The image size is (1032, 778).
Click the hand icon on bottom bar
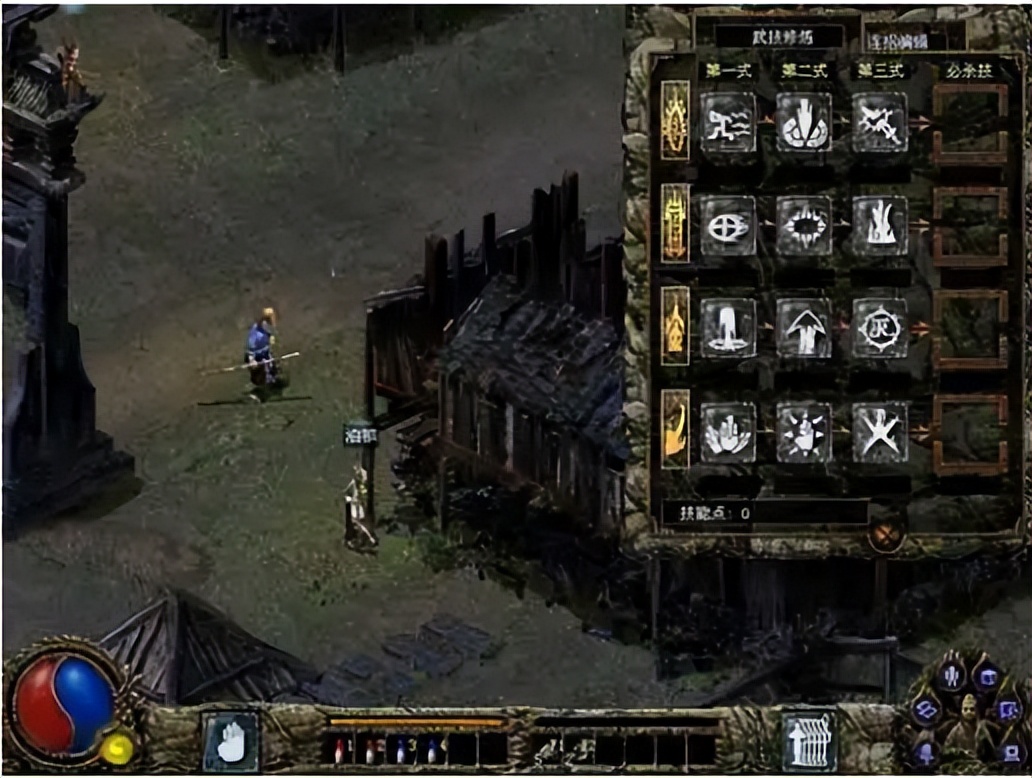(x=231, y=740)
